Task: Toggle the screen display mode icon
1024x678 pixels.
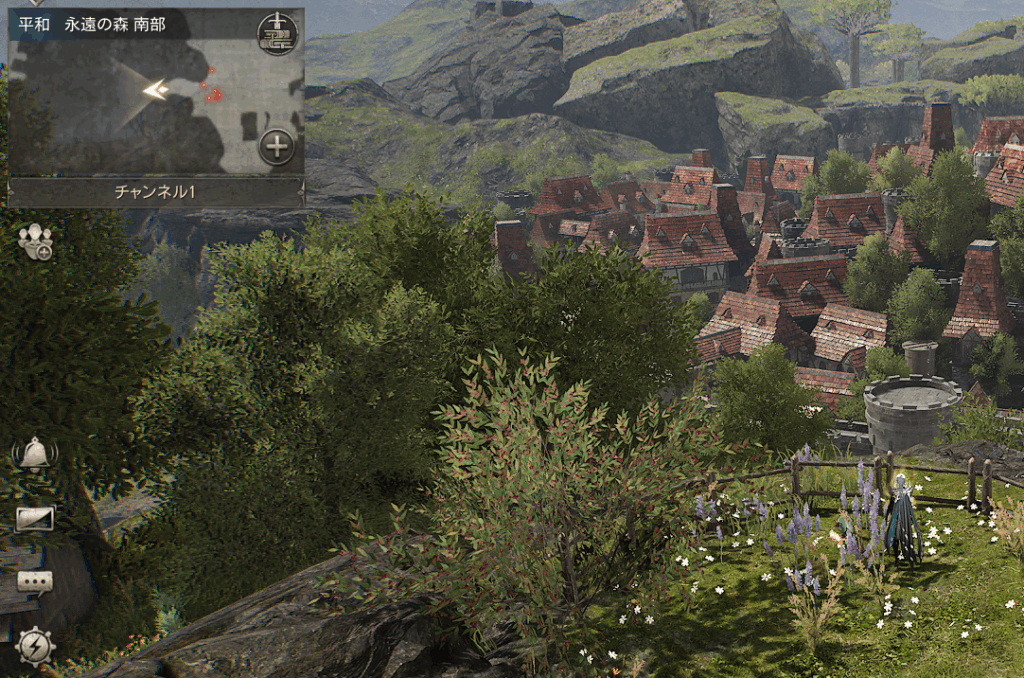Action: tap(34, 518)
